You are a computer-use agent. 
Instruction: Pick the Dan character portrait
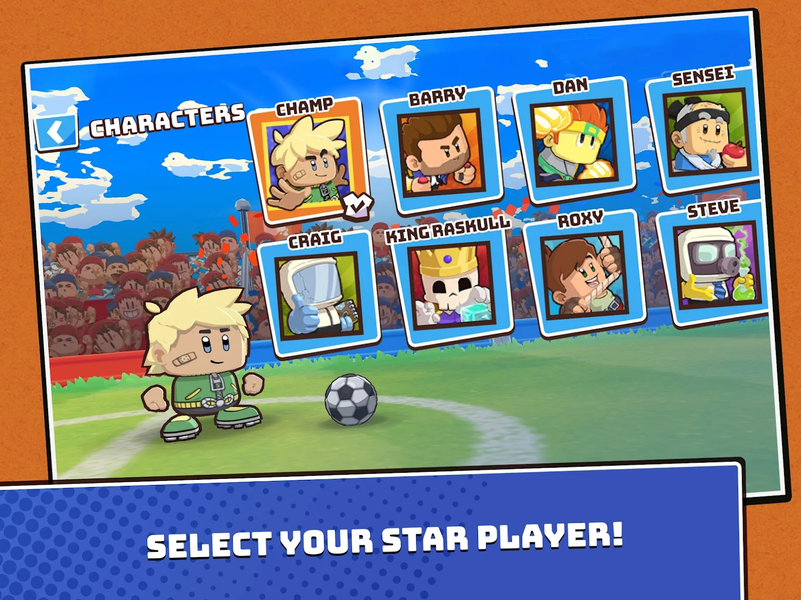coord(573,140)
